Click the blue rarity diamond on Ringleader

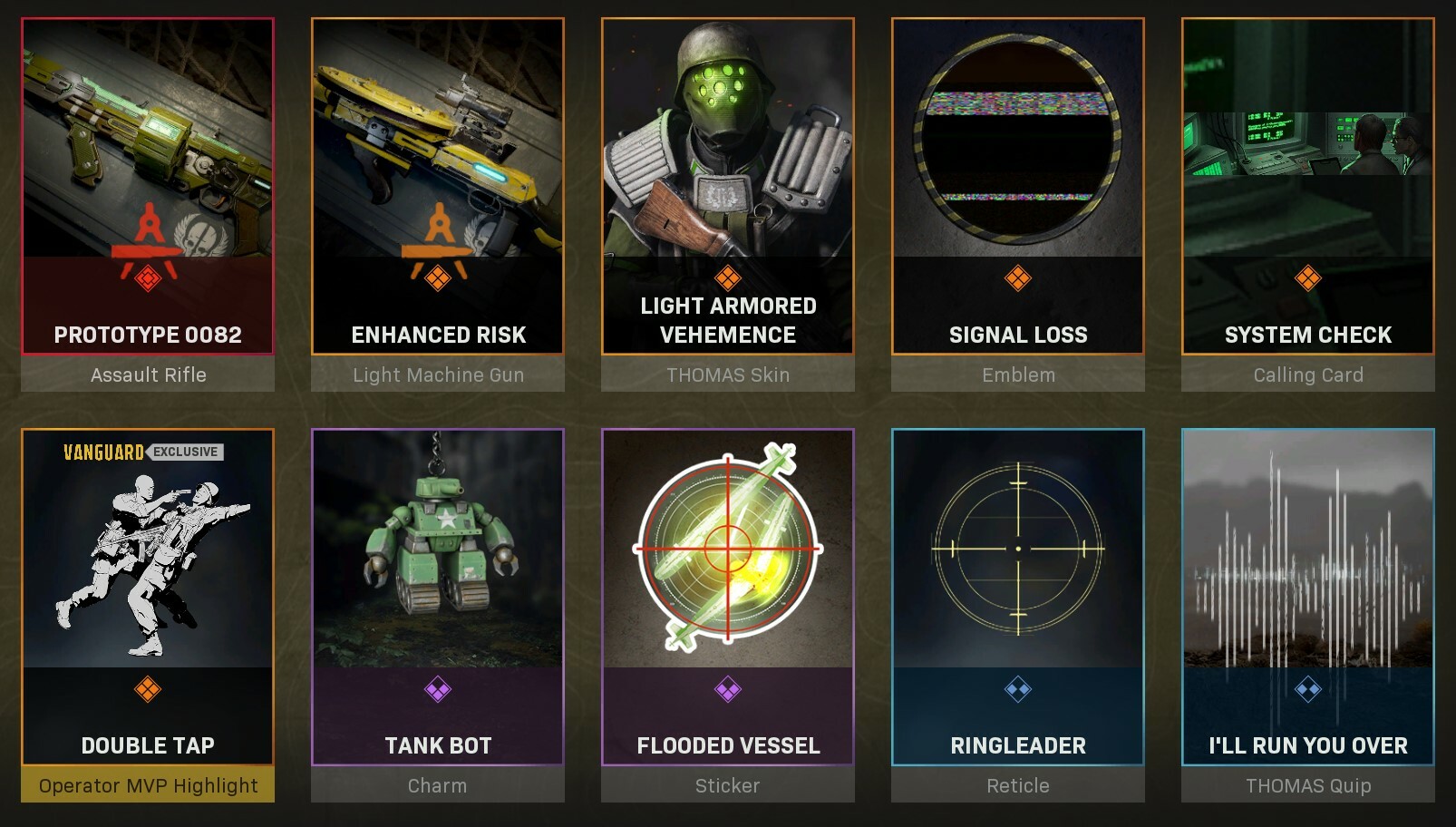(1018, 691)
